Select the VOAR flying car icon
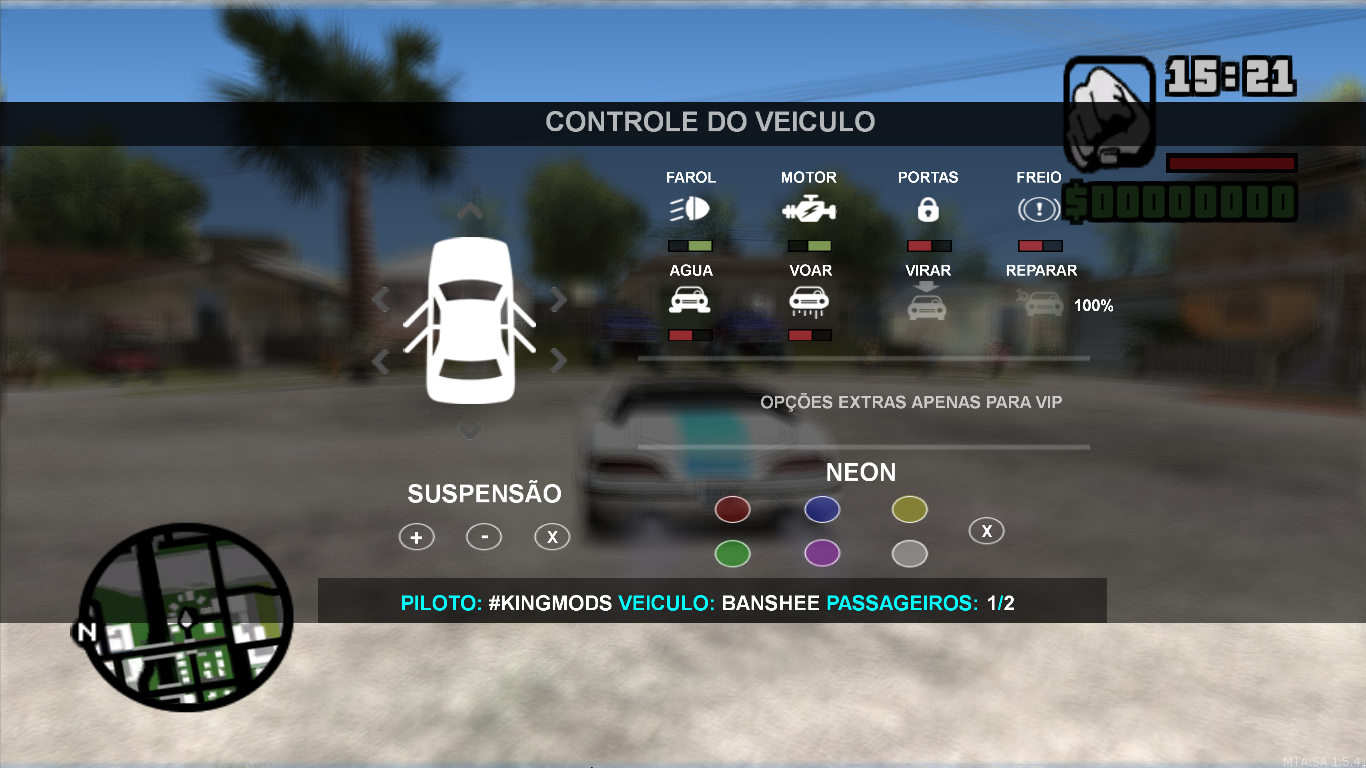Image resolution: width=1366 pixels, height=768 pixels. point(810,299)
